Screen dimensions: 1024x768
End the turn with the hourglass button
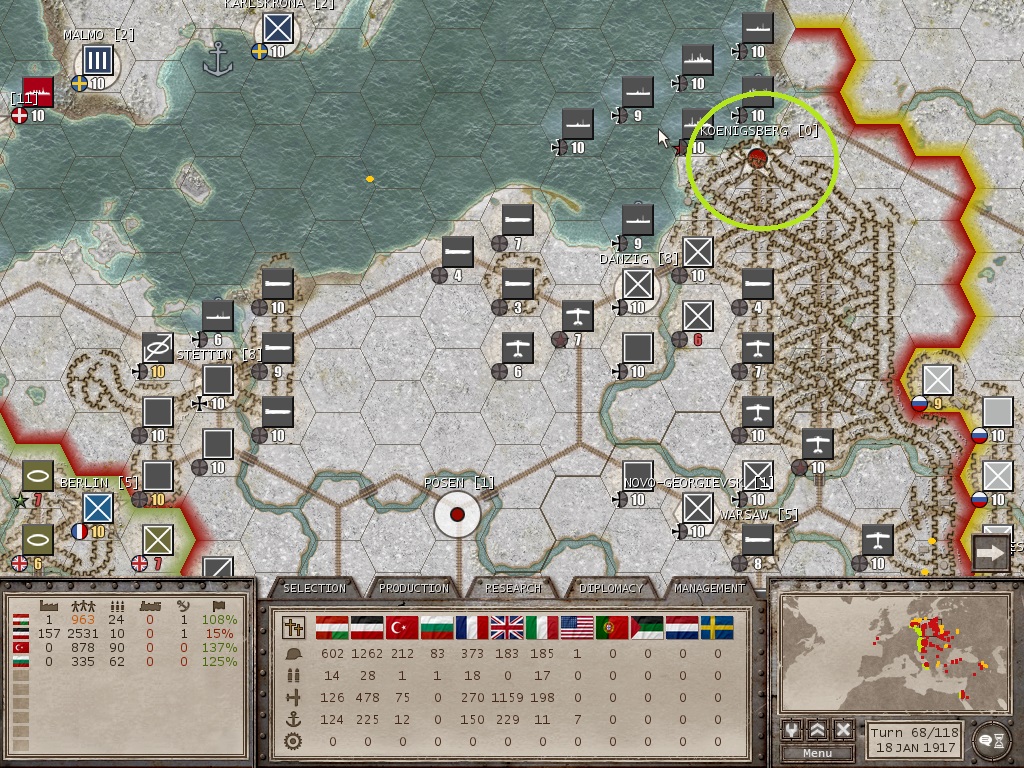pyautogui.click(x=990, y=738)
